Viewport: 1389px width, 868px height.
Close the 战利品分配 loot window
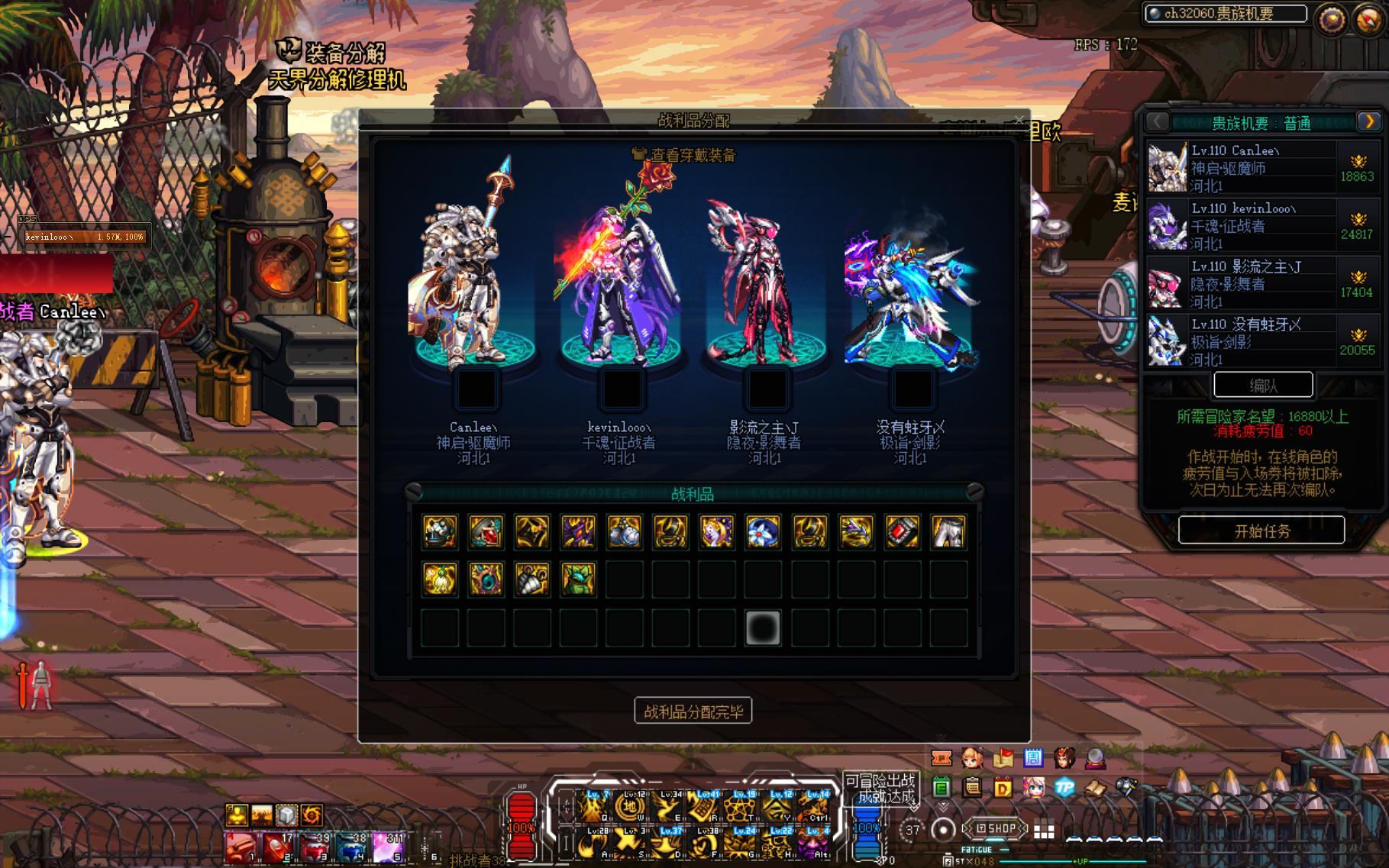(1019, 120)
